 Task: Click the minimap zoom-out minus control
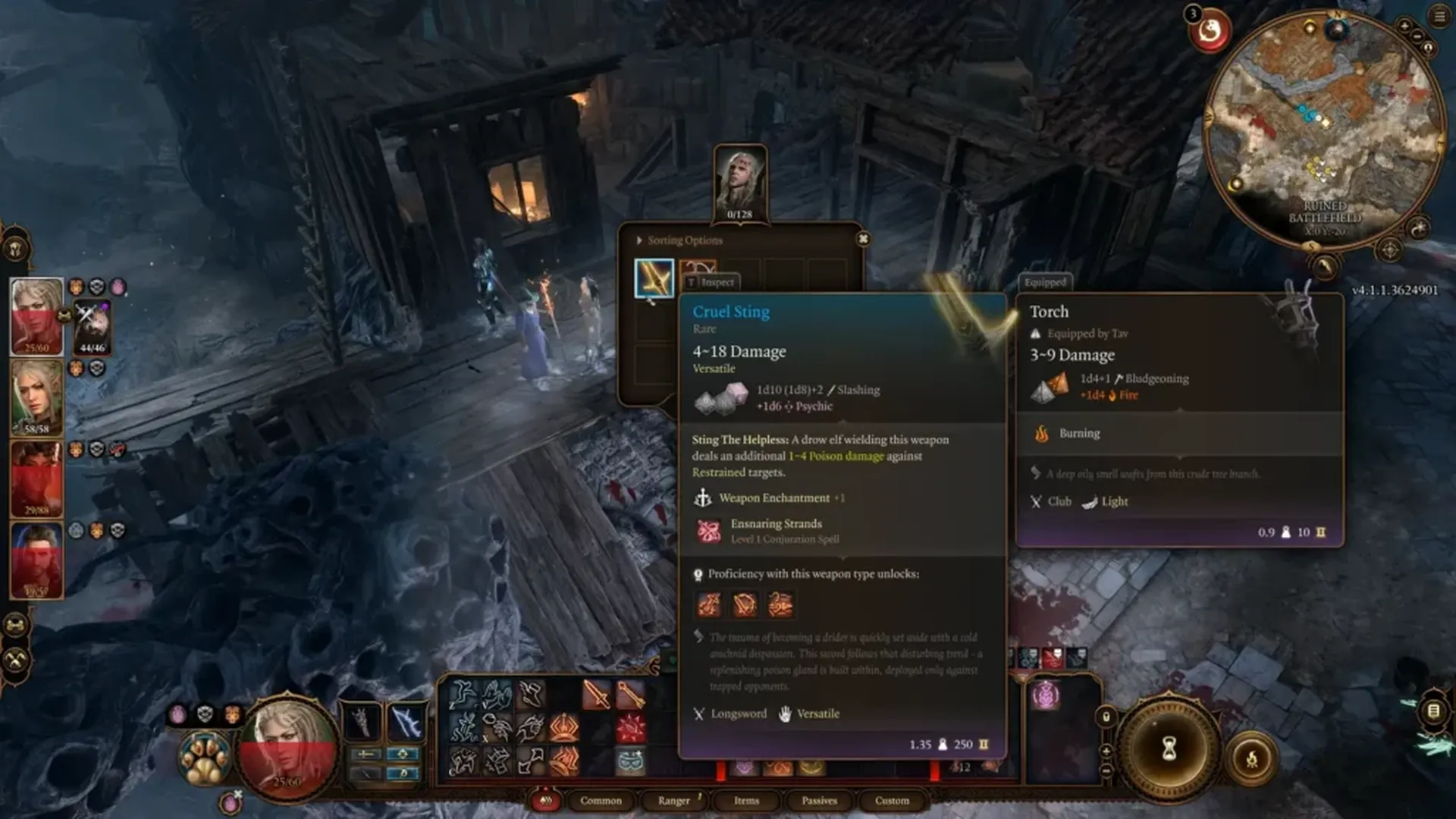1417,36
